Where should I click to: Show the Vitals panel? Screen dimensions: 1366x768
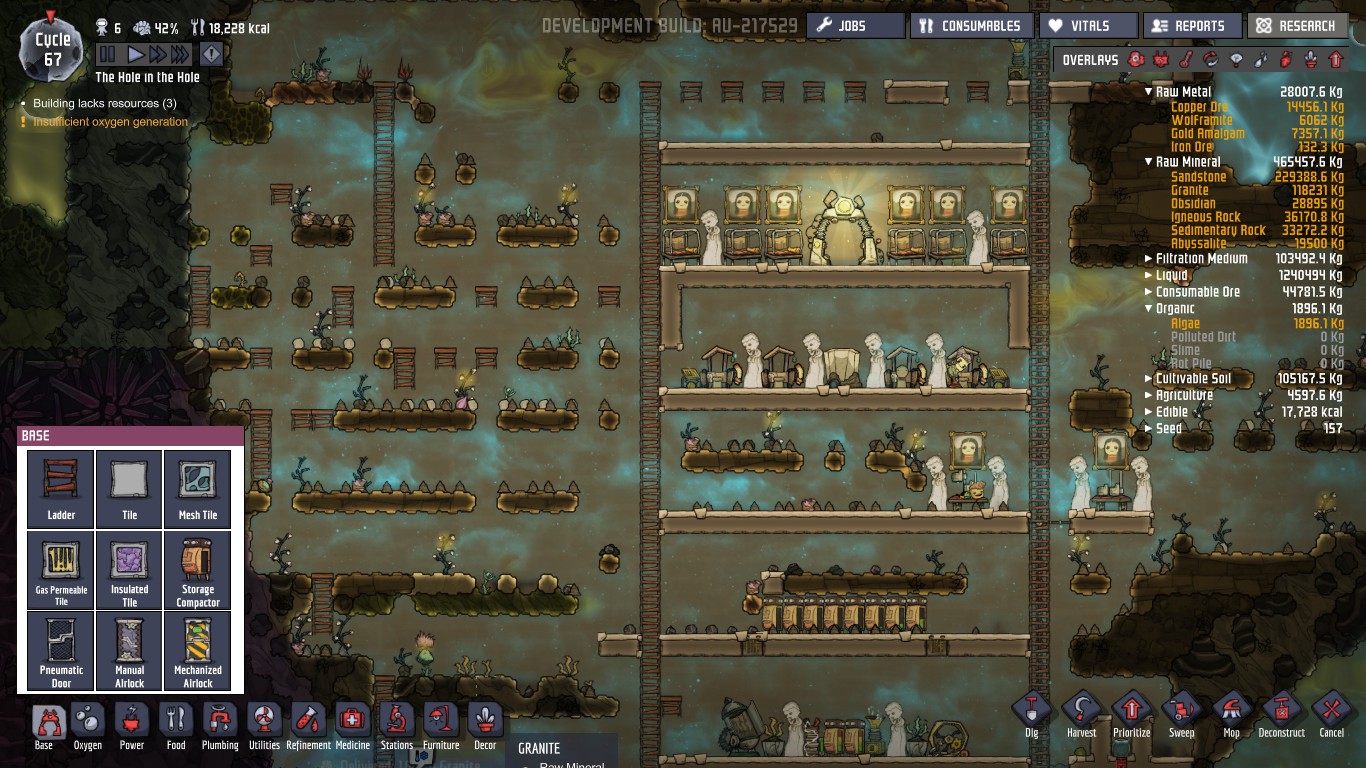click(1088, 26)
